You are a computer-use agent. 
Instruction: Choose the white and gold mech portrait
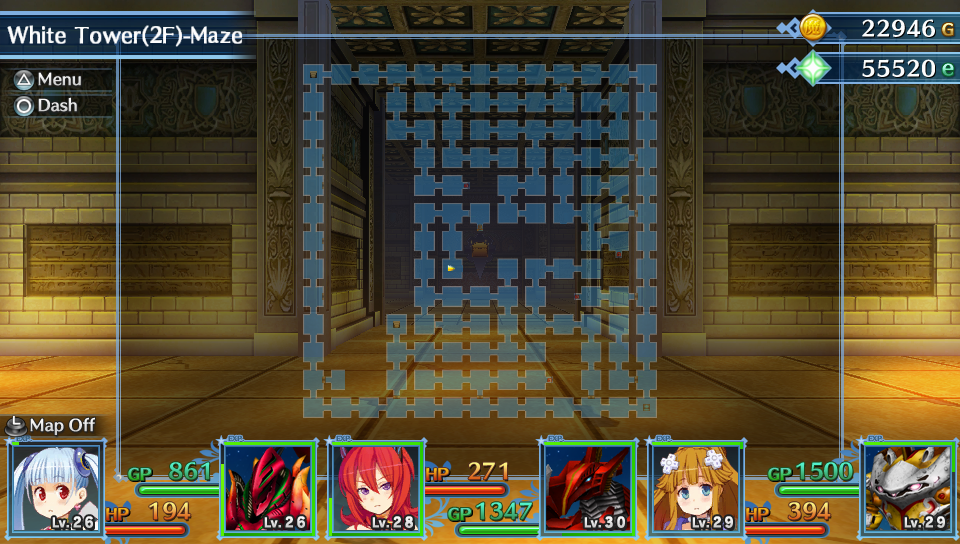click(908, 487)
